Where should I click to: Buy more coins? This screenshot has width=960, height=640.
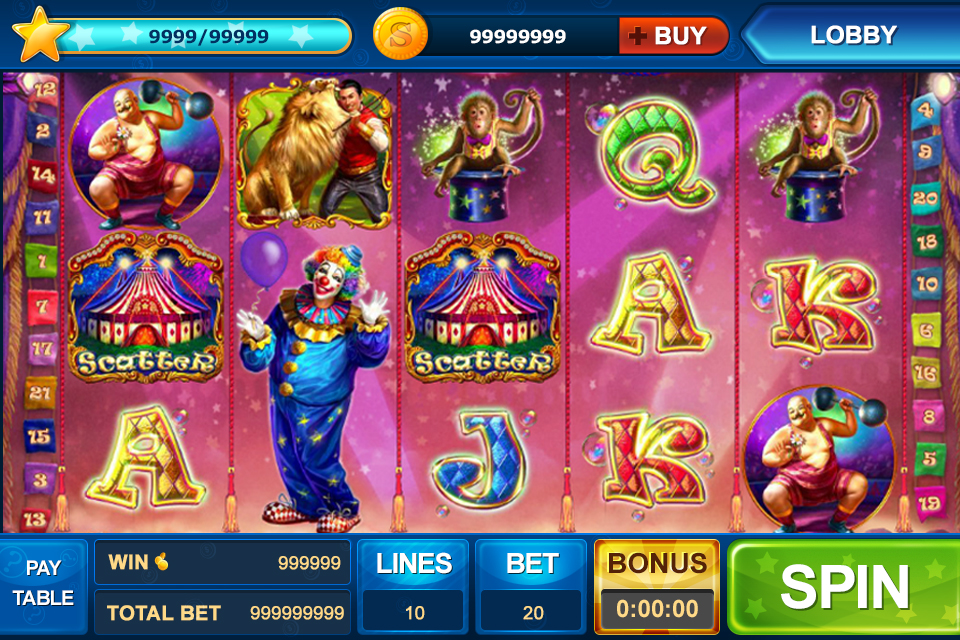[673, 37]
